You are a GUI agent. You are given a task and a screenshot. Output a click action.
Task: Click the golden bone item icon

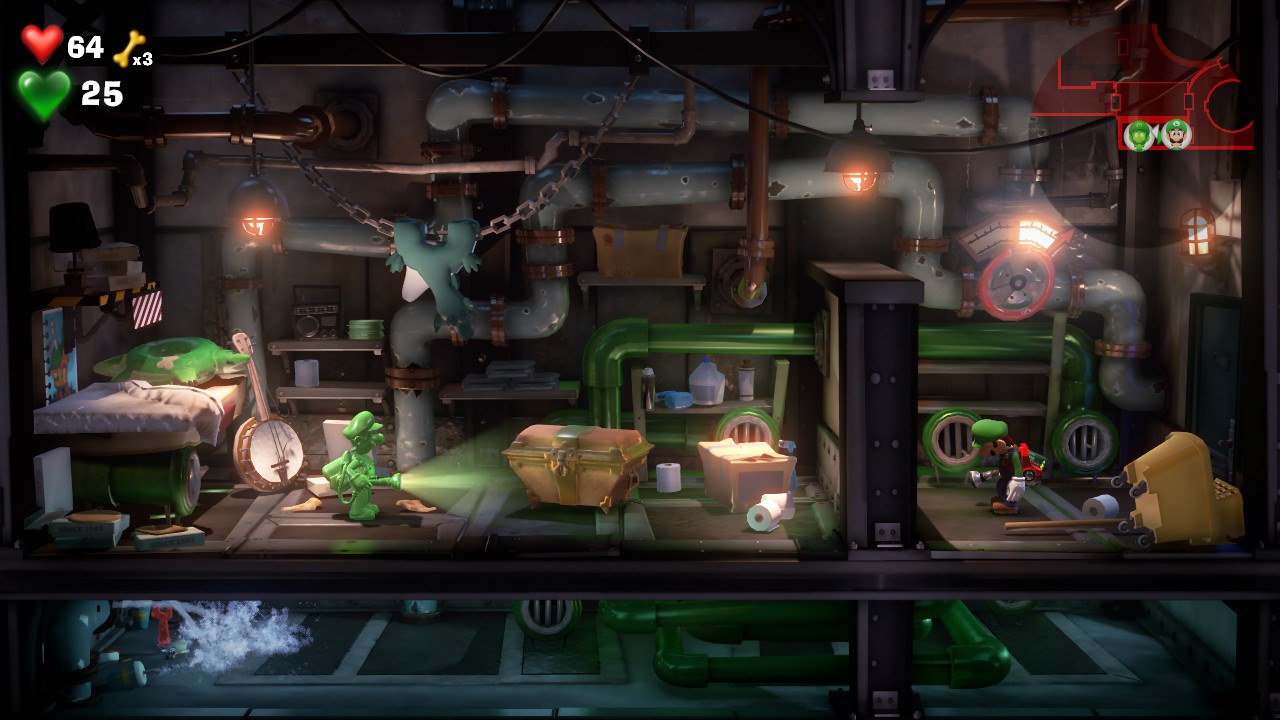point(128,50)
